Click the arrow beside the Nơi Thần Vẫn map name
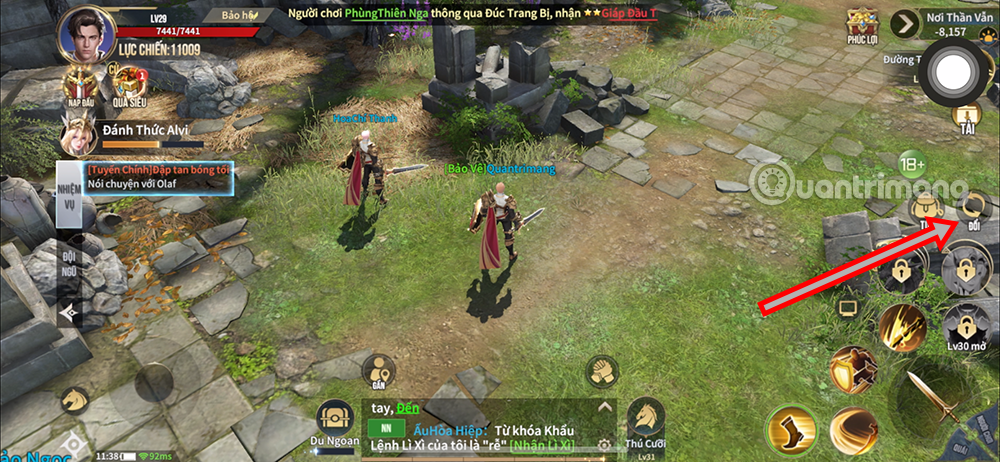The height and width of the screenshot is (462, 1000). (907, 23)
